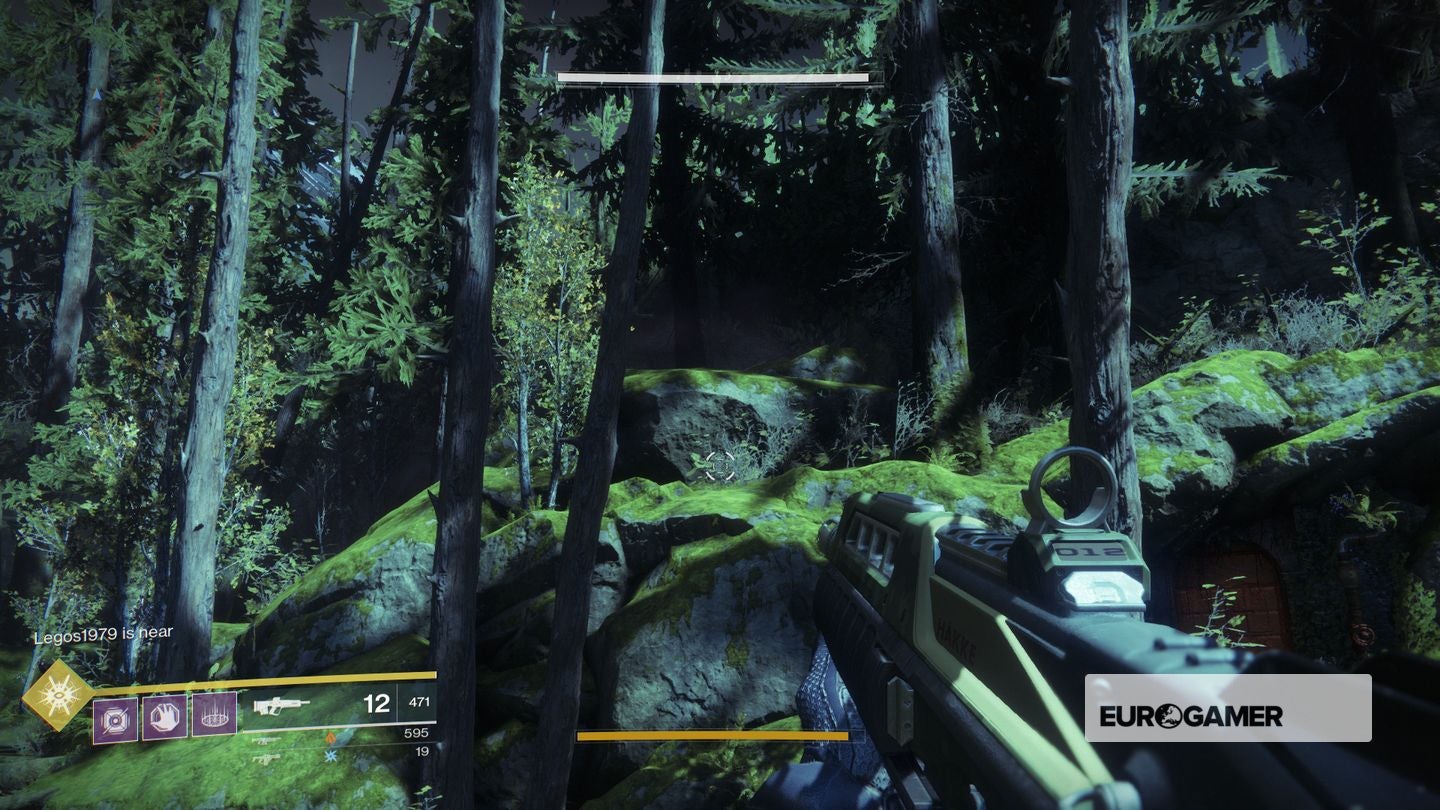Click the orange solar damage icon
This screenshot has height=810, width=1440.
pyautogui.click(x=328, y=737)
